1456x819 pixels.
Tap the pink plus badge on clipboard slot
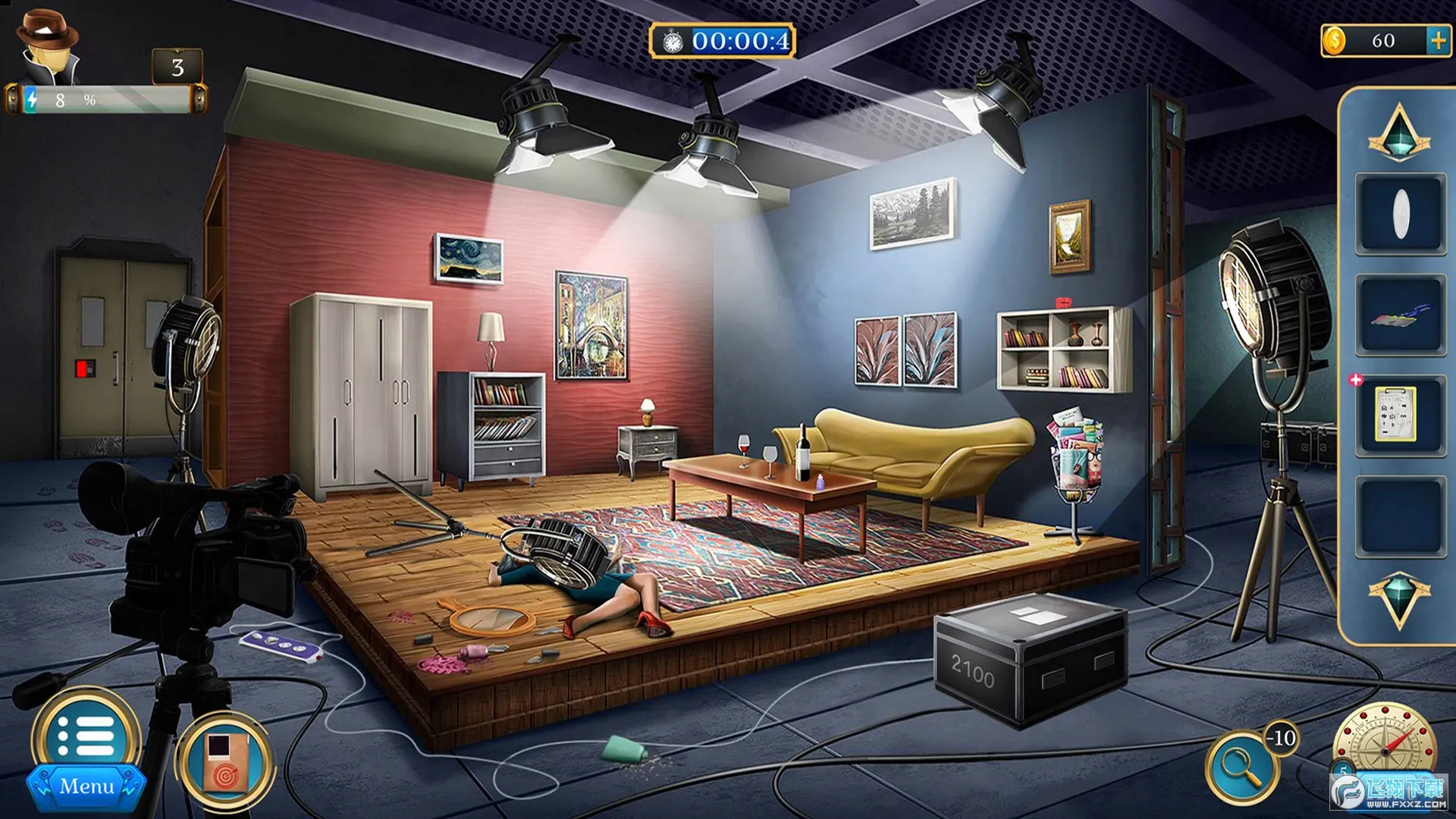pos(1356,380)
